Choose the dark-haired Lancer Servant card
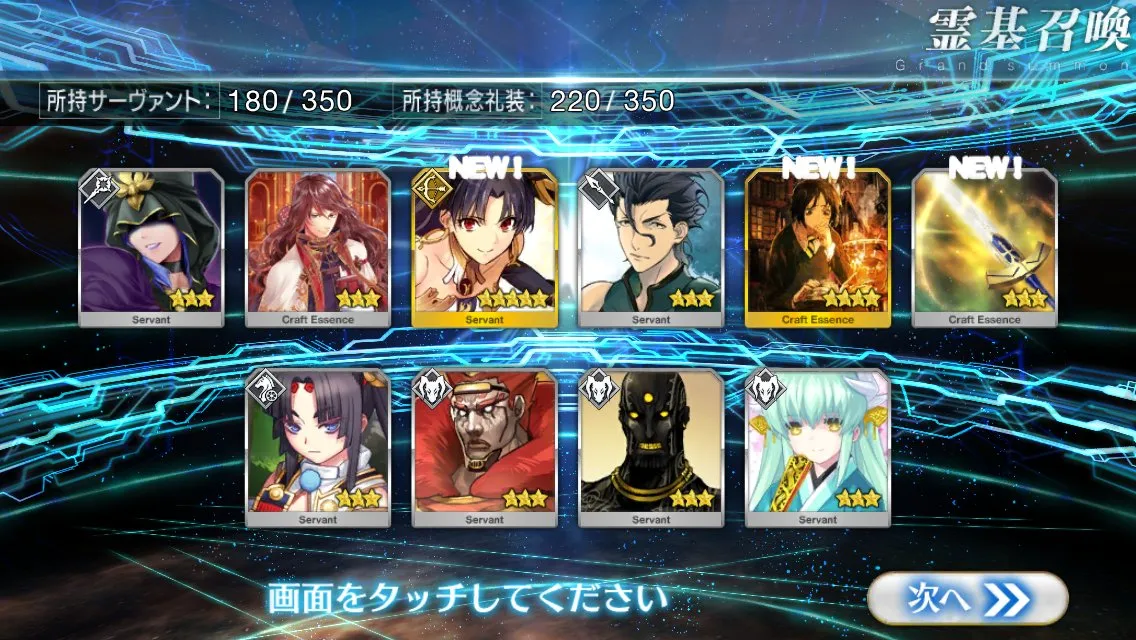This screenshot has width=1136, height=640. [x=651, y=248]
